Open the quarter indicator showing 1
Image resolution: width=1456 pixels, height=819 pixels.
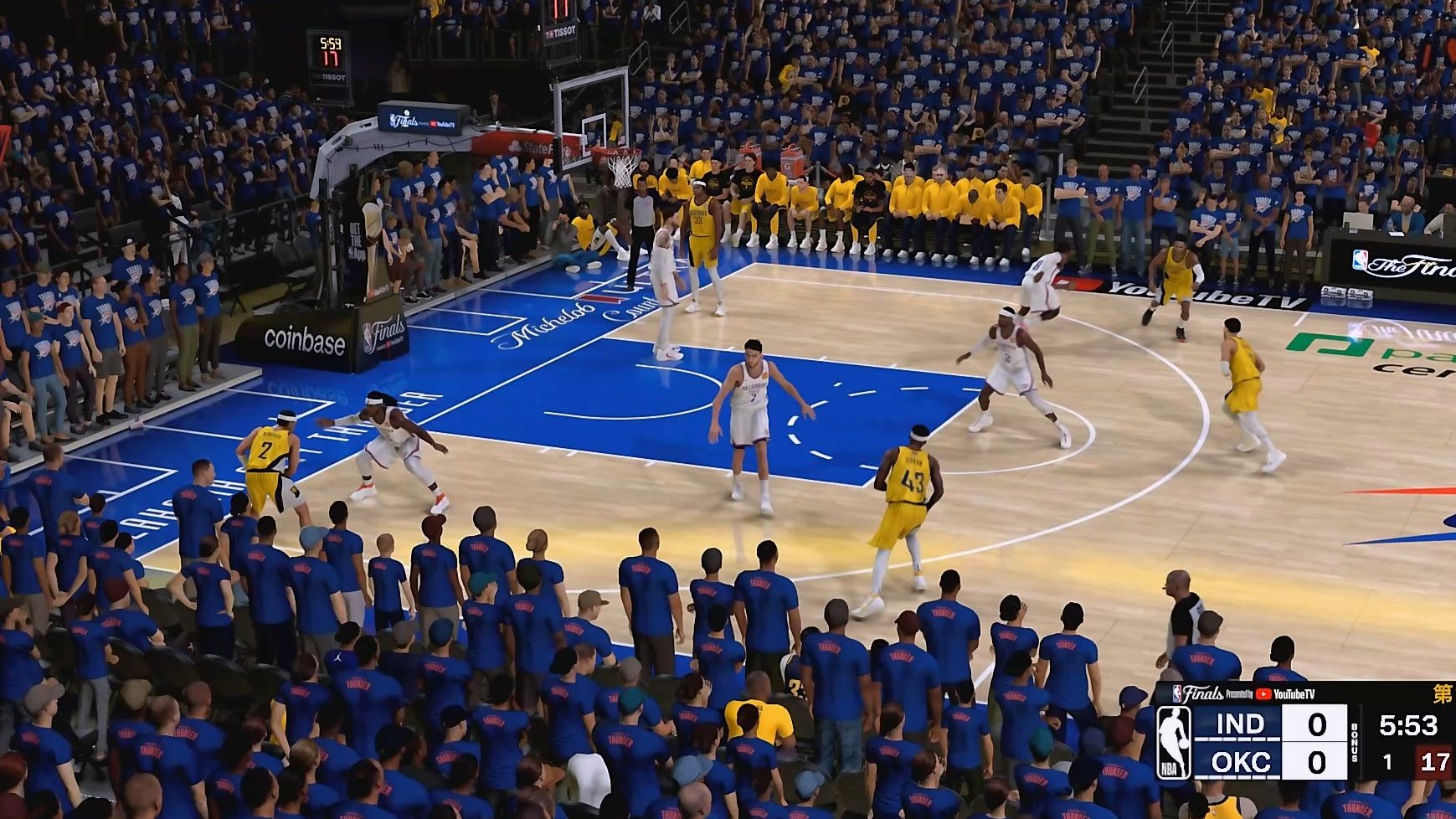tap(1387, 762)
